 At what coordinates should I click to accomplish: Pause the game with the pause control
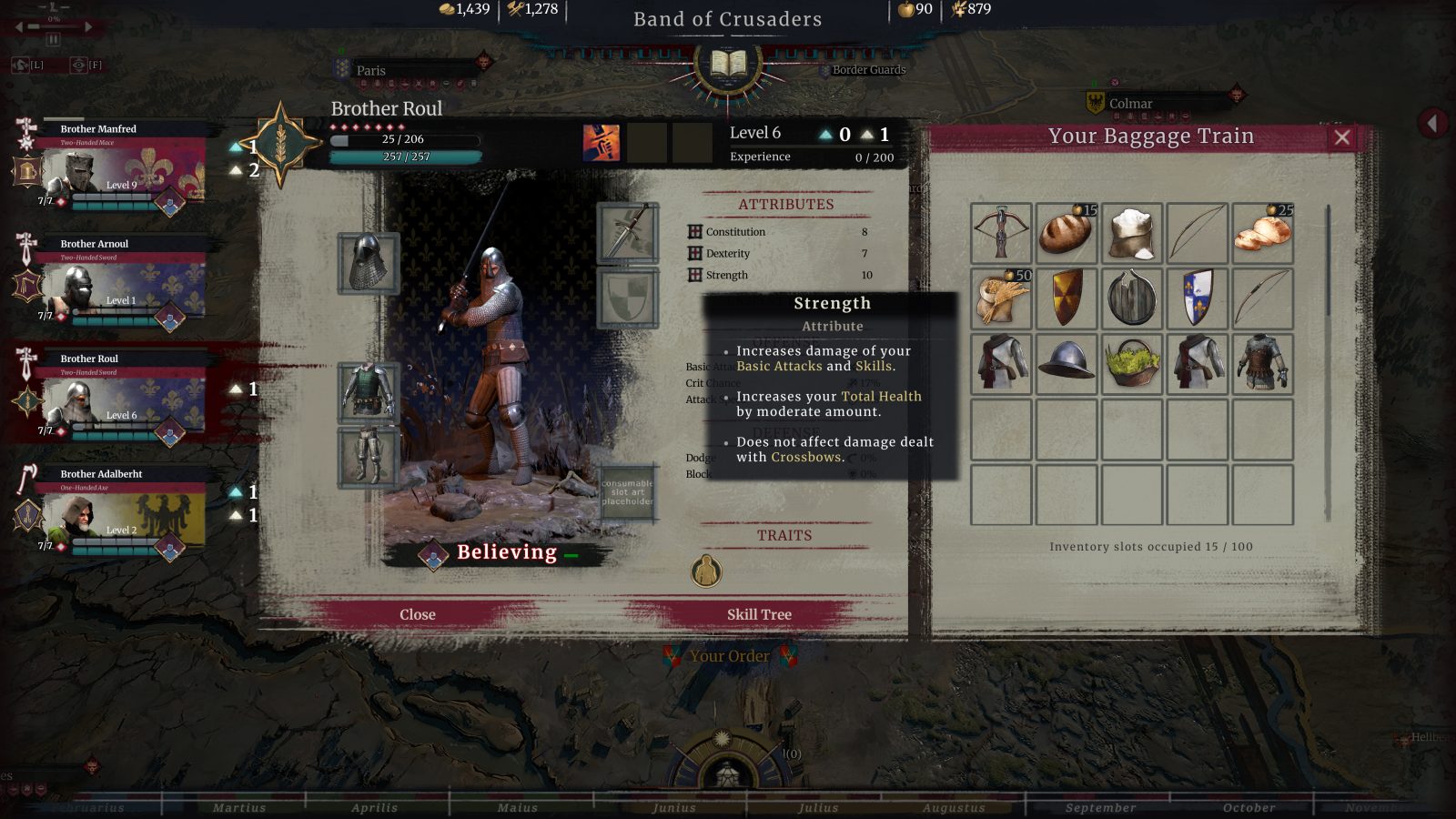pyautogui.click(x=53, y=39)
